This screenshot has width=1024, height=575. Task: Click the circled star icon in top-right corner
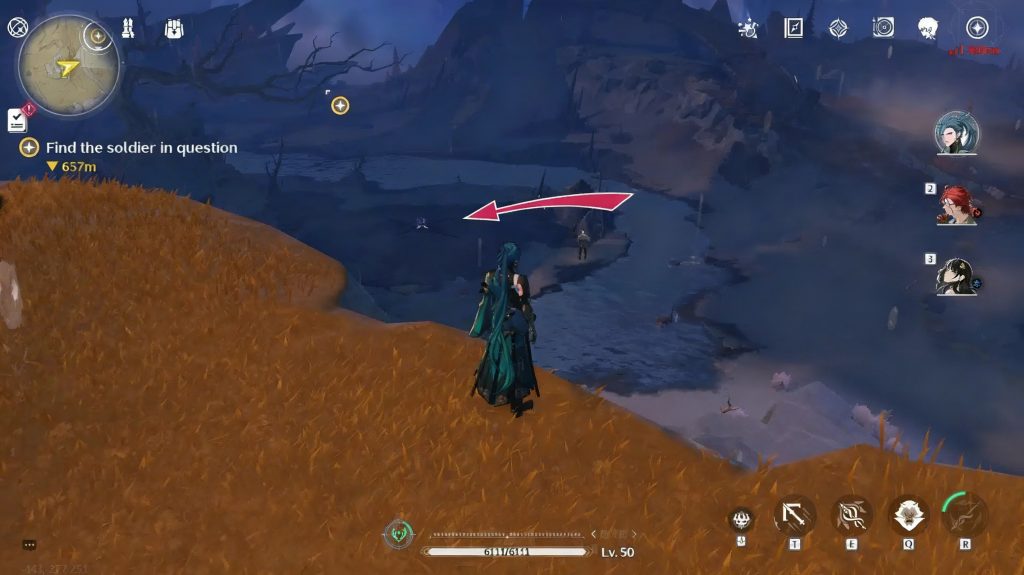pos(977,28)
